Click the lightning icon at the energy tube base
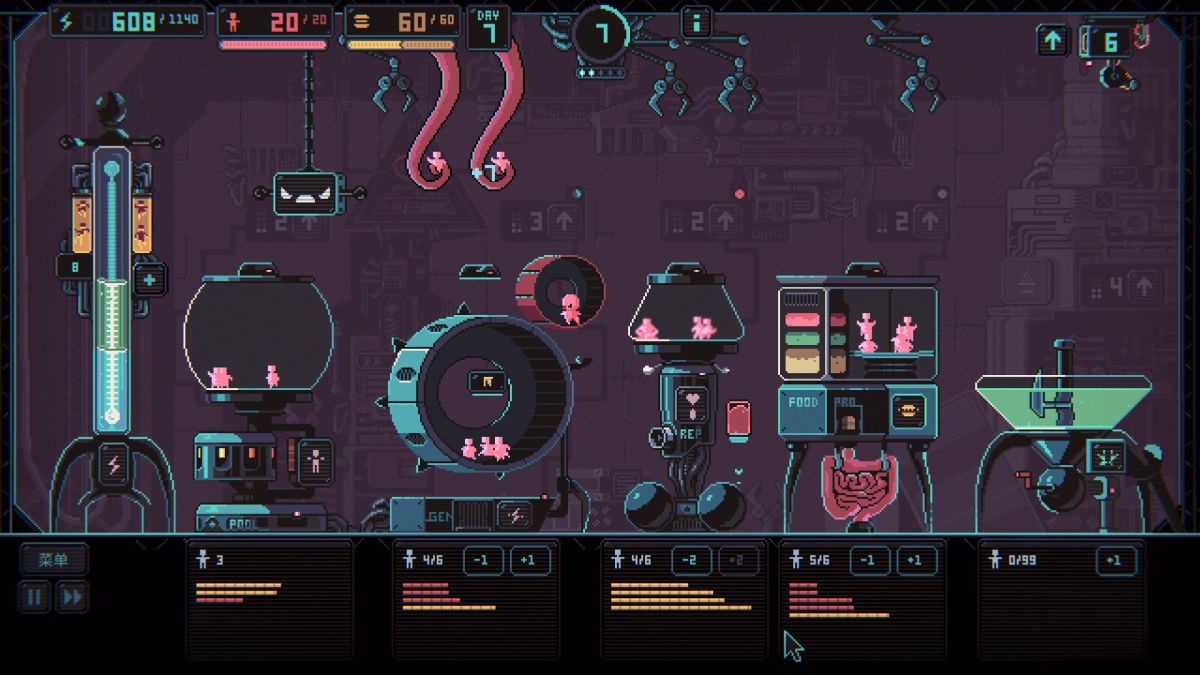The width and height of the screenshot is (1200, 675). tap(112, 465)
